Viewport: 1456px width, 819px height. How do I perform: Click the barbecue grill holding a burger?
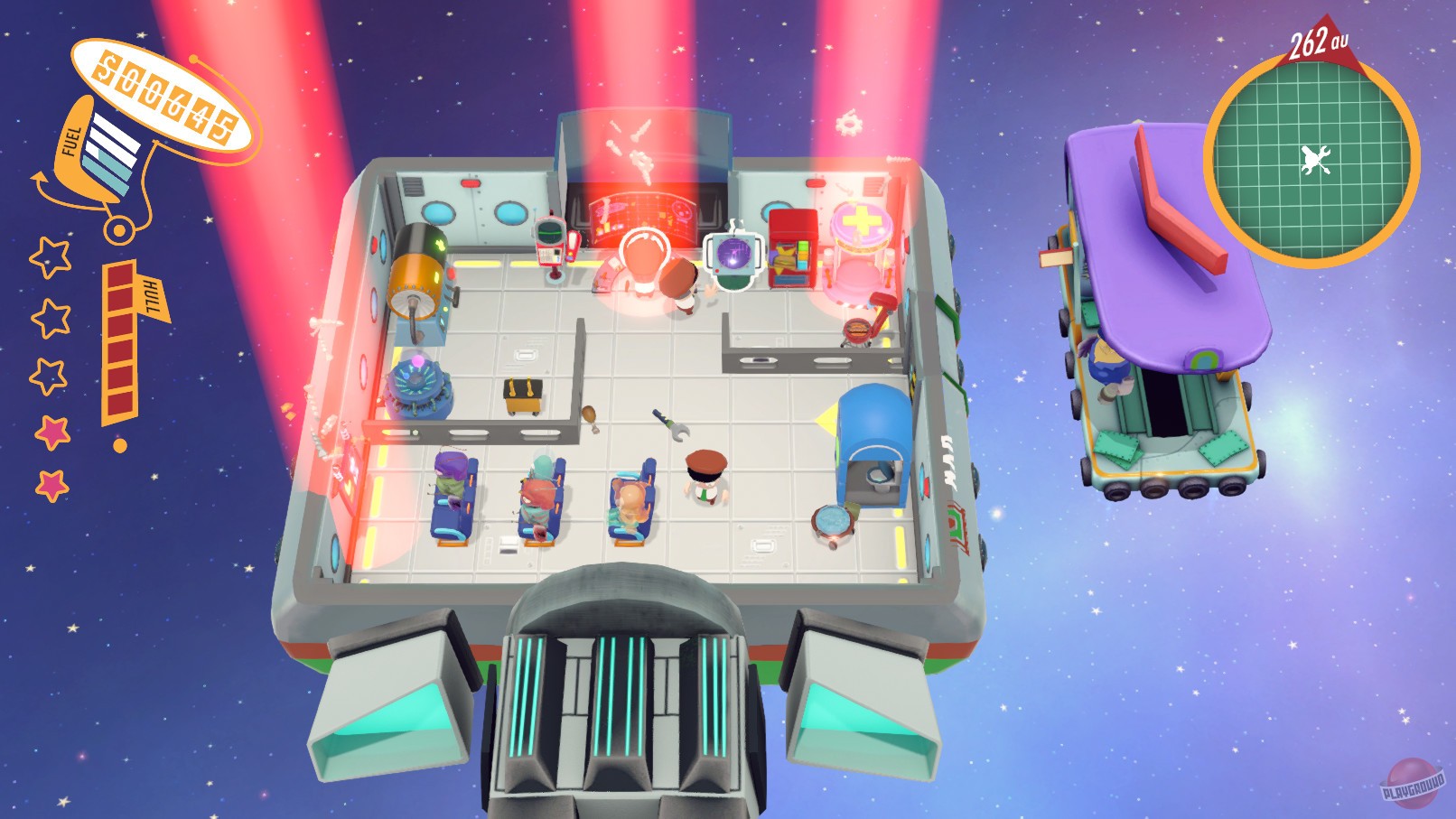click(x=857, y=330)
